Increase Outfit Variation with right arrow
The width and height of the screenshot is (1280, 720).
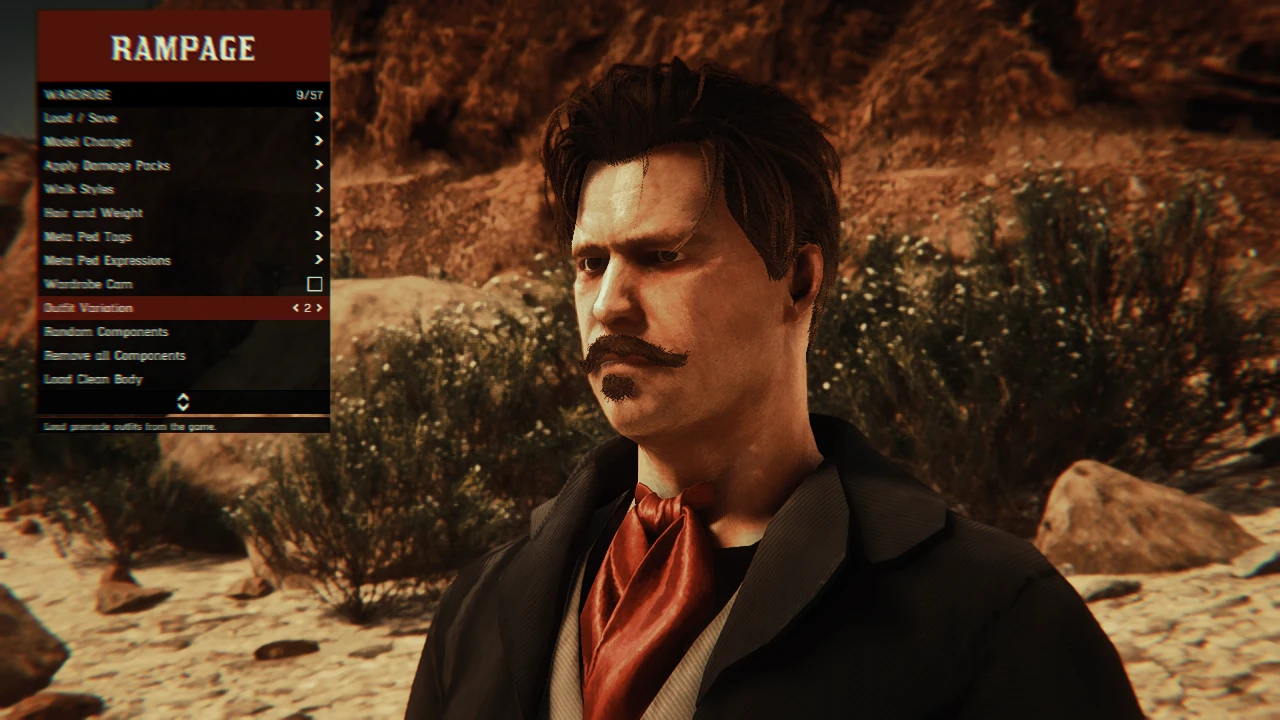(320, 308)
